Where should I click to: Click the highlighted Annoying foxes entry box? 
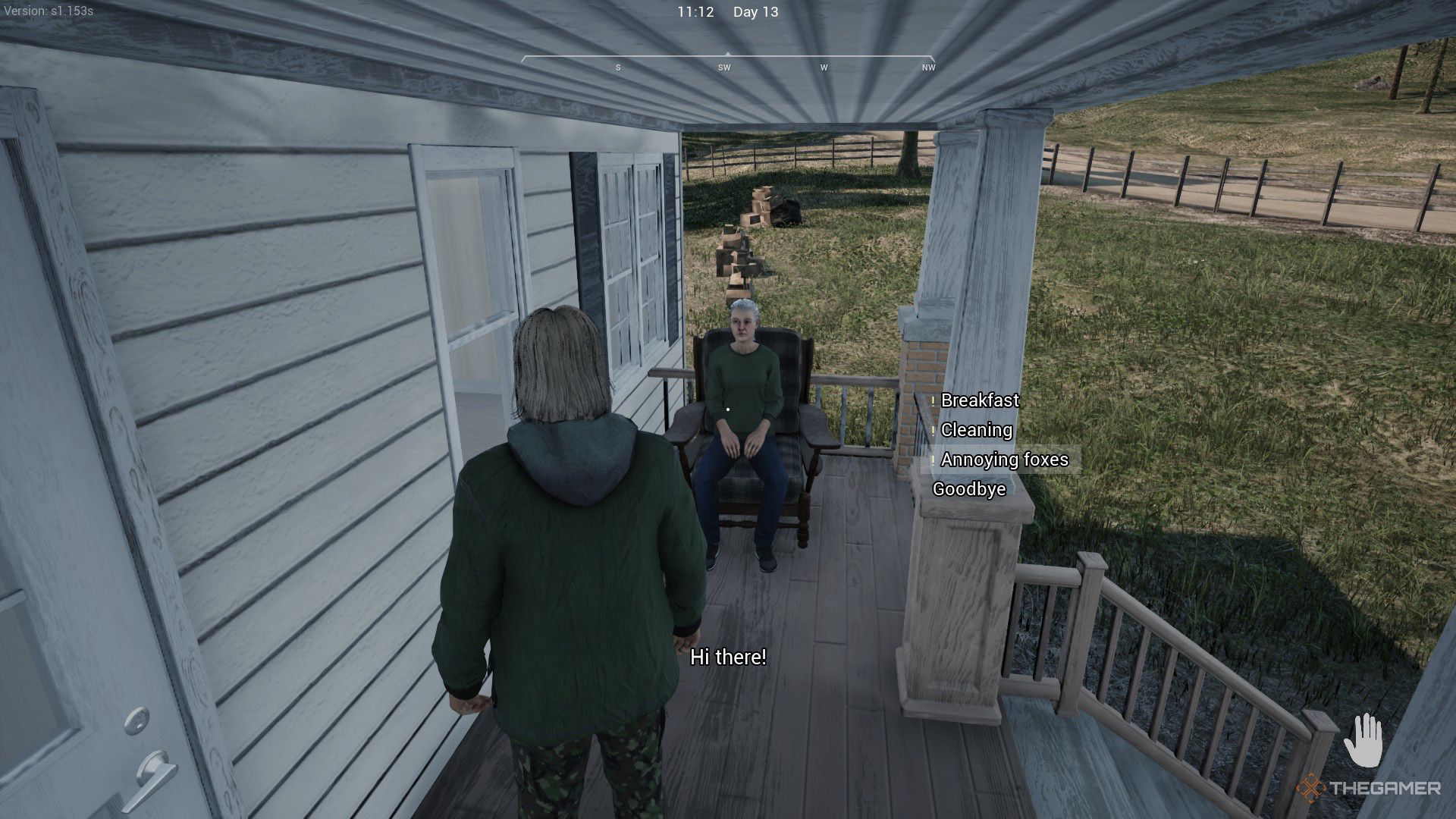(x=1001, y=460)
